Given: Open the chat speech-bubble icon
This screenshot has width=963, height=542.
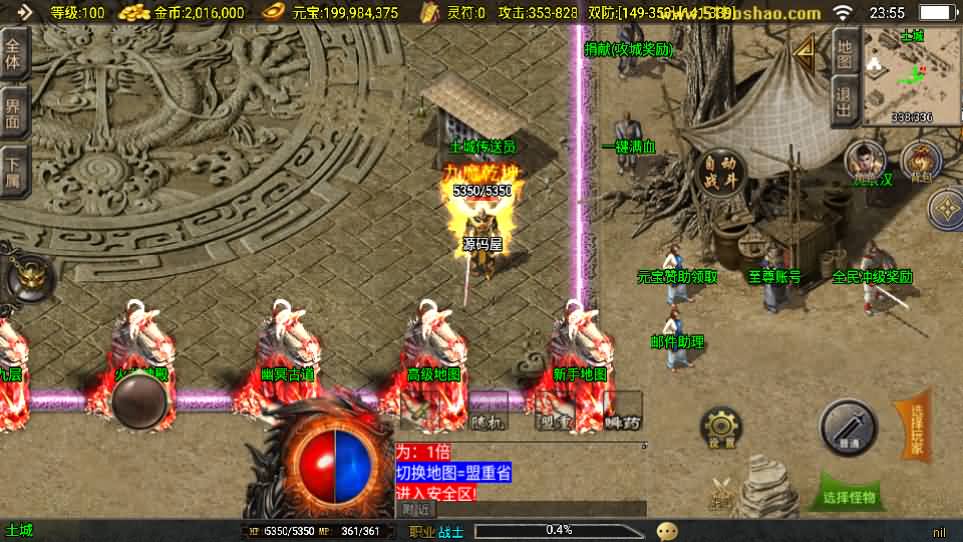Looking at the screenshot, I should click(667, 531).
